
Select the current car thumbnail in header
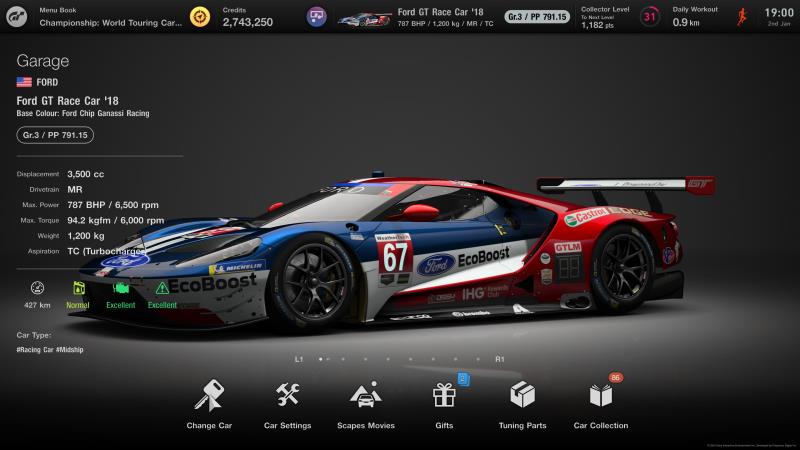tap(364, 17)
